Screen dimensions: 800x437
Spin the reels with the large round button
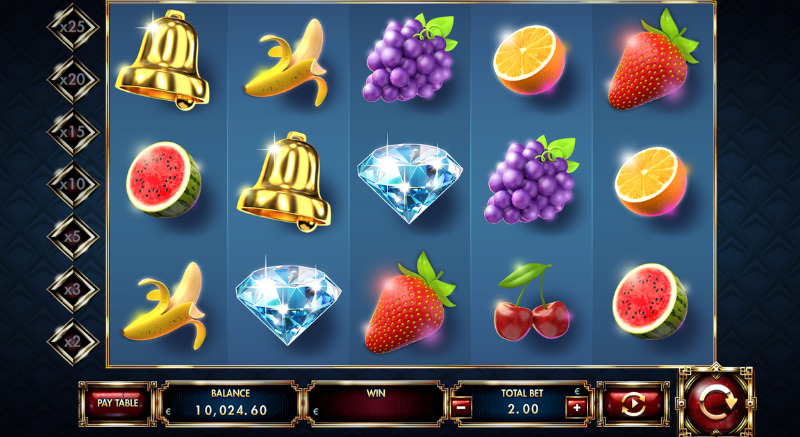716,402
